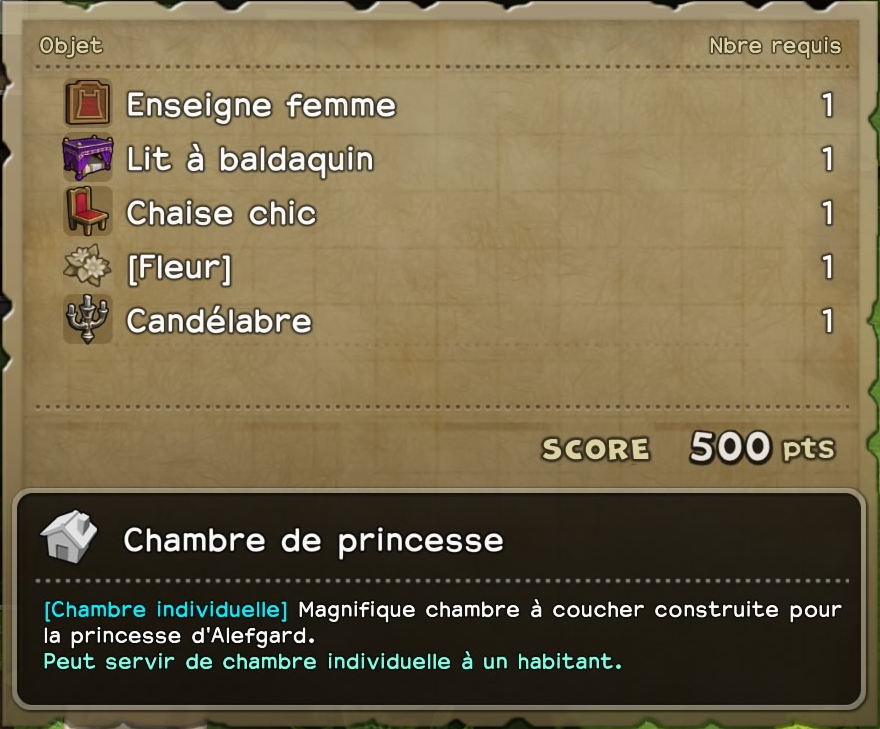
Task: Click the silver candelabra icon
Action: coord(88,320)
